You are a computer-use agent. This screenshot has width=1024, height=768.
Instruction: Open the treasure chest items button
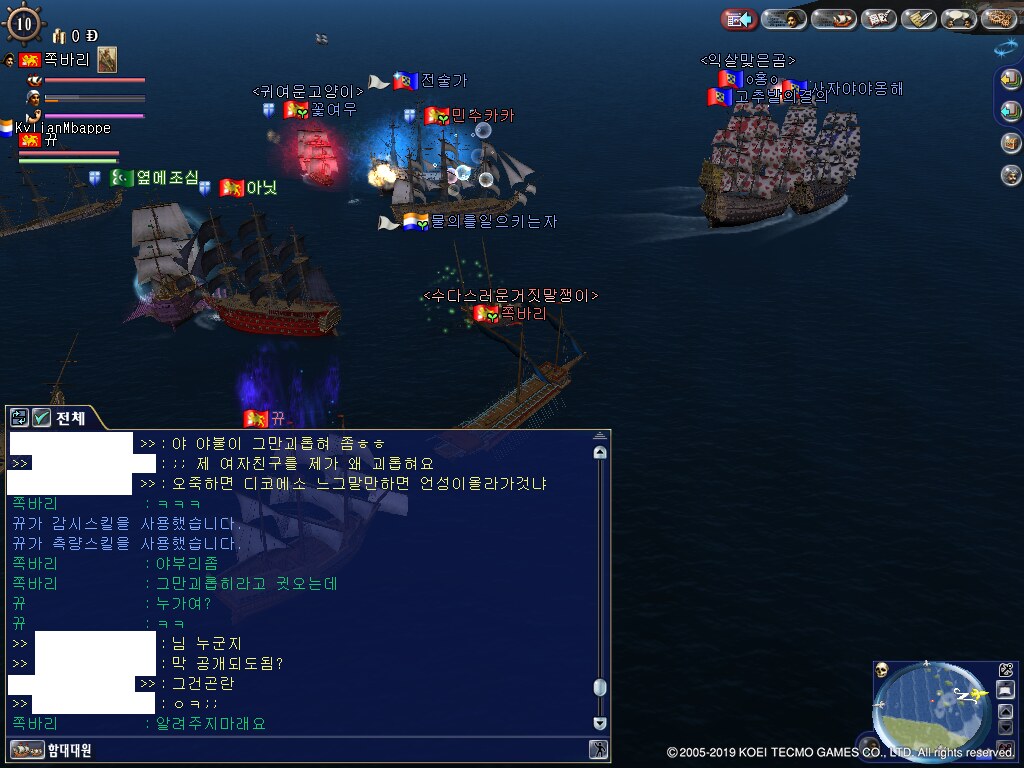tap(1010, 143)
